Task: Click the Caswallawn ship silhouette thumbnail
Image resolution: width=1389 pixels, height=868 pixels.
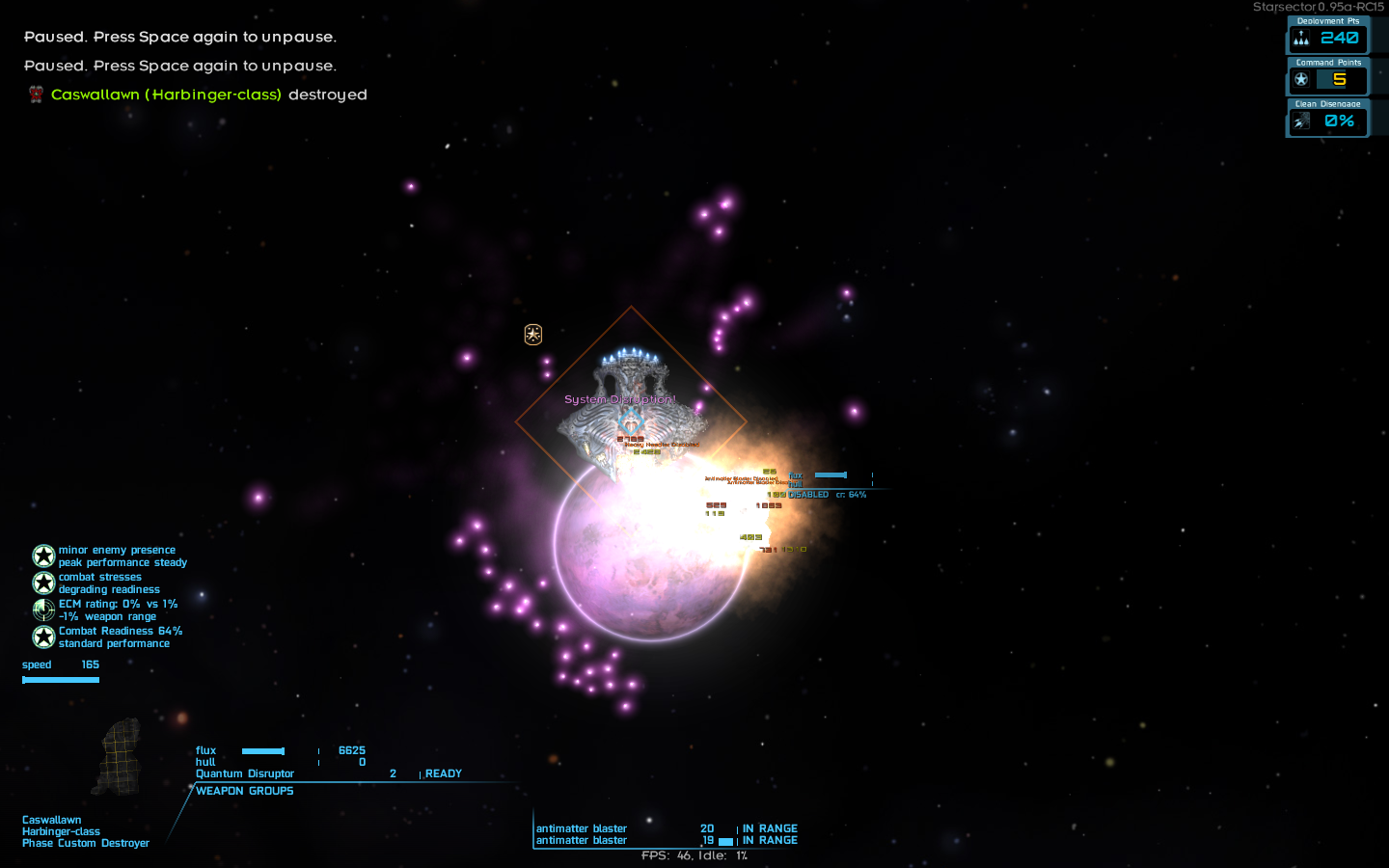Action: pyautogui.click(x=120, y=757)
